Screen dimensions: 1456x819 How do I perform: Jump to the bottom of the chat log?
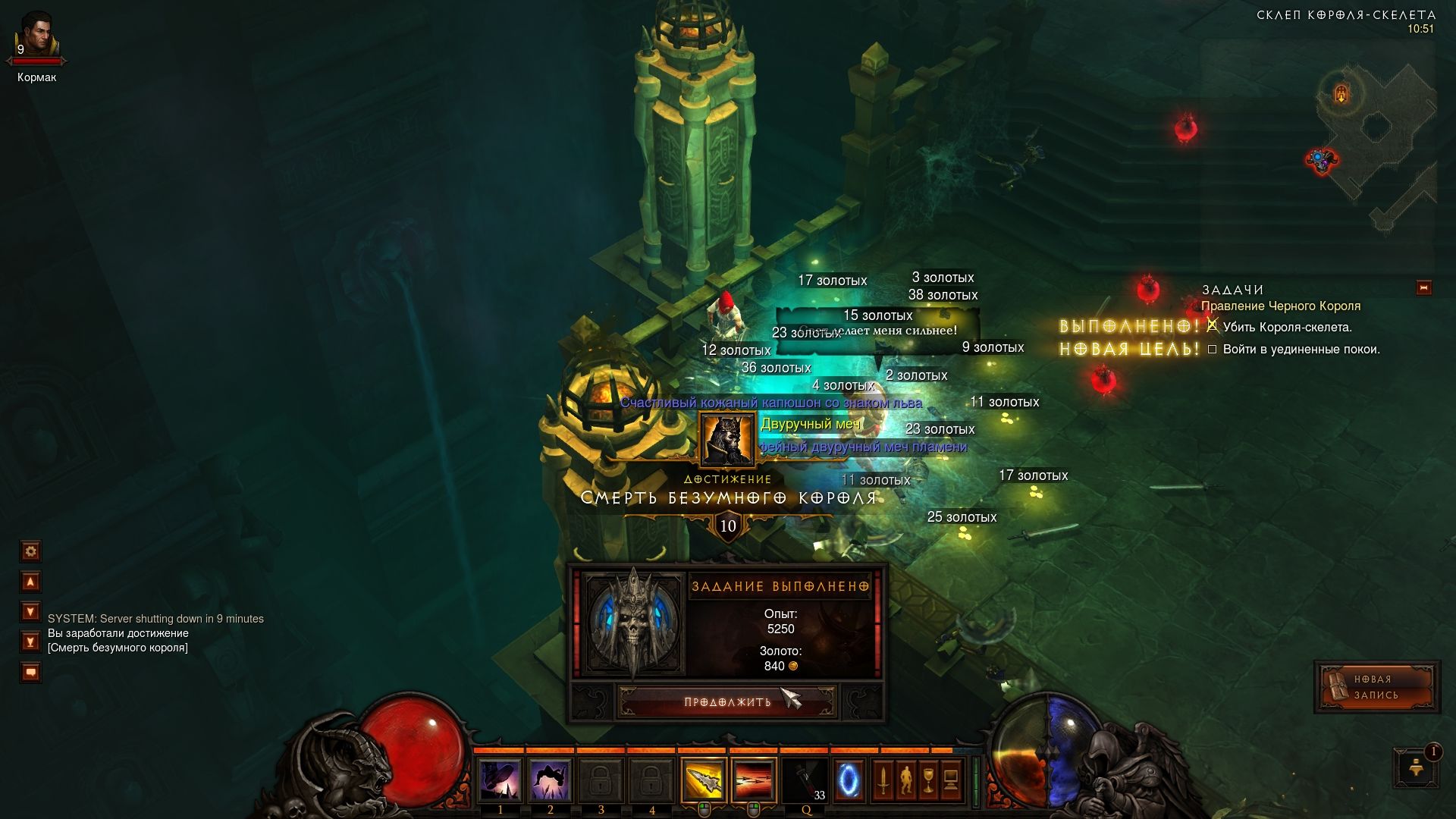(30, 642)
